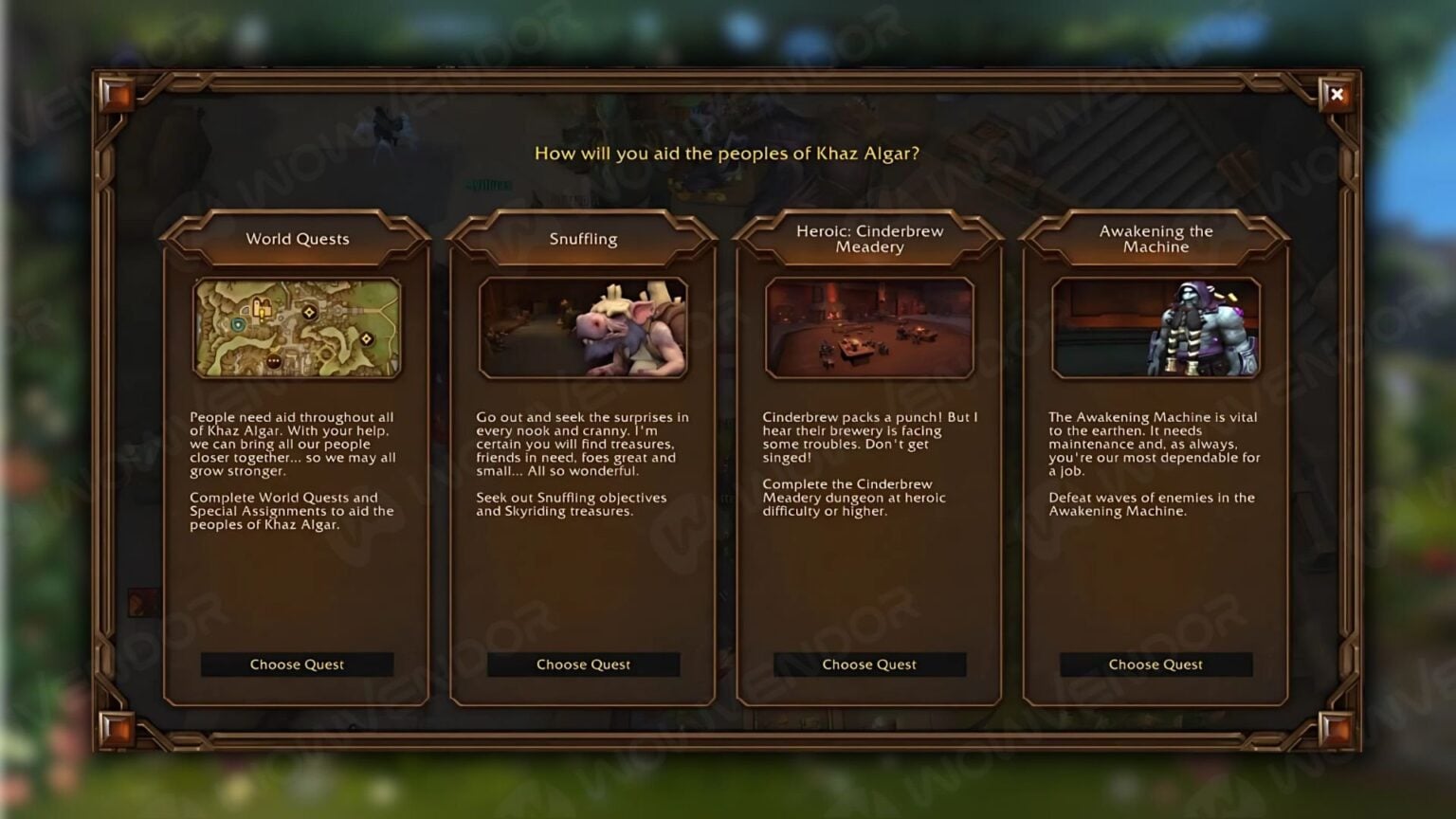Choose the Heroic: Cinderbrew Meadery quest
Screen dimensions: 1456x819
click(x=869, y=664)
